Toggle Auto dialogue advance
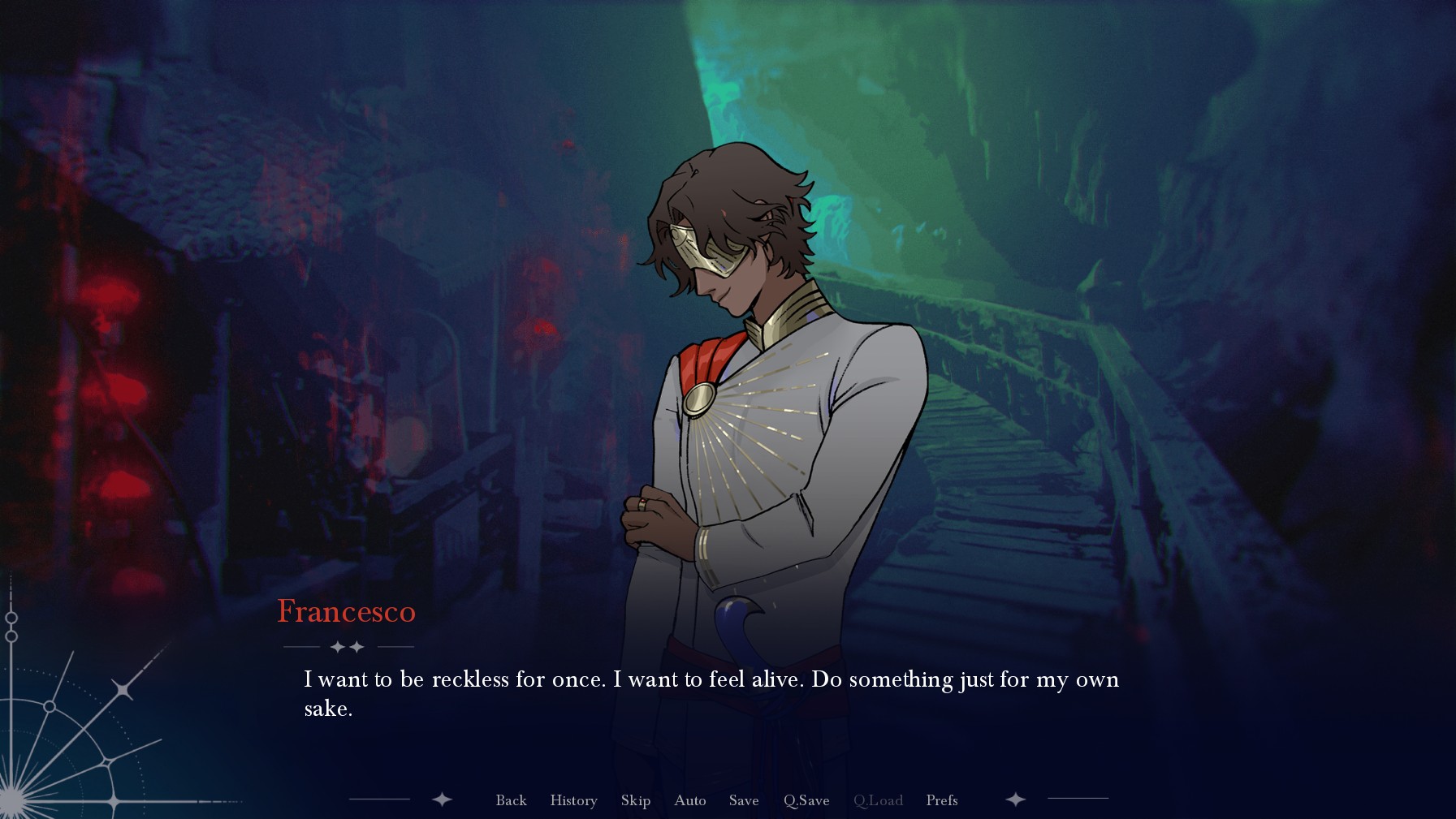The height and width of the screenshot is (819, 1456). pos(689,800)
